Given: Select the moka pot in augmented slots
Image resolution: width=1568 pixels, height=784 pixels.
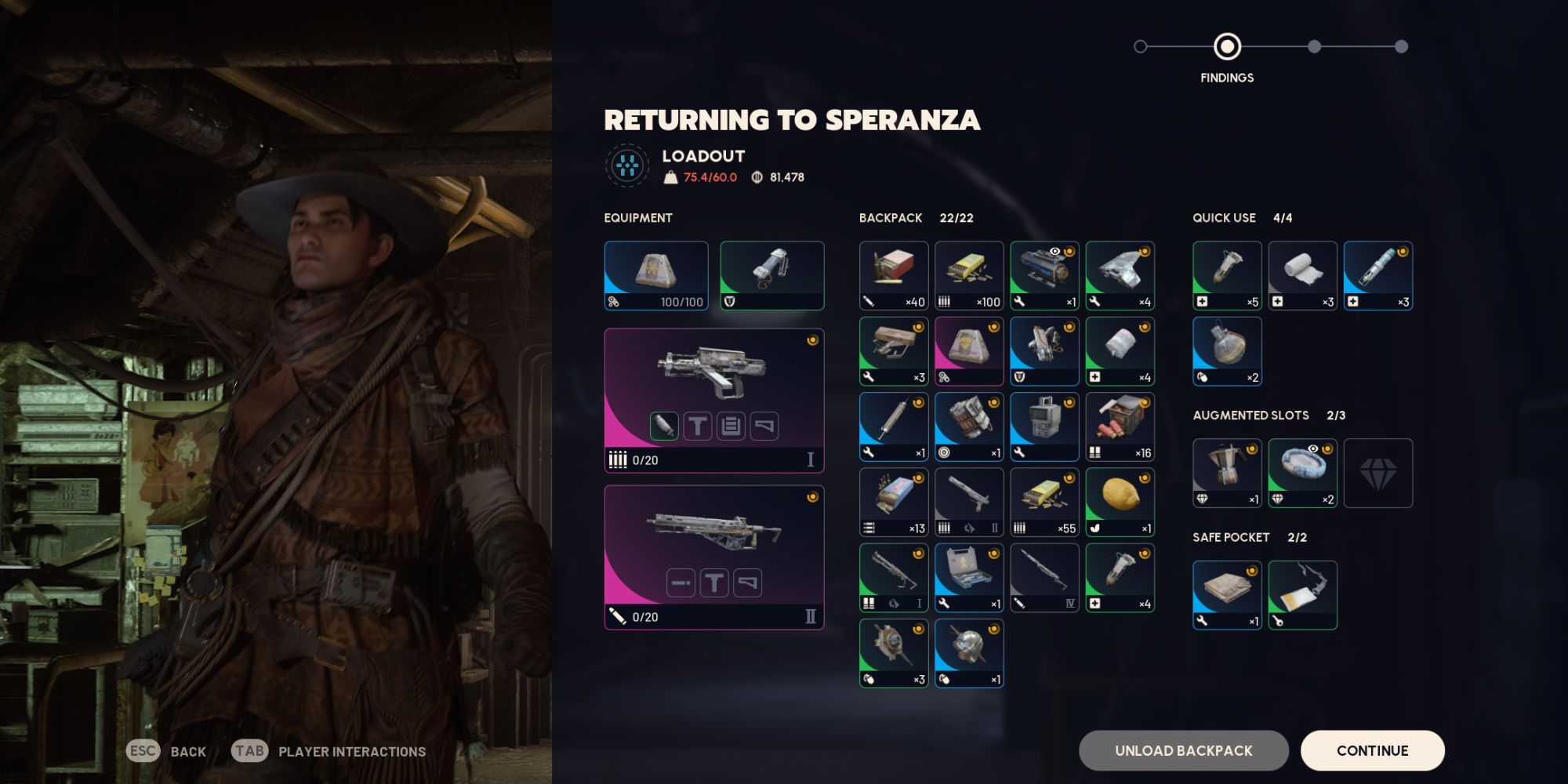Looking at the screenshot, I should pos(1227,473).
